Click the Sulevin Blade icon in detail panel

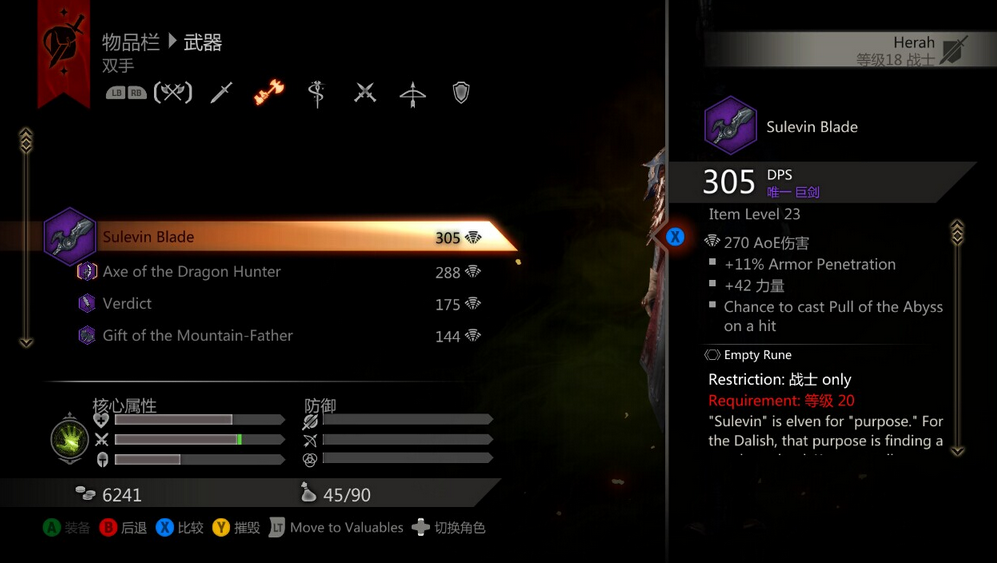point(730,126)
